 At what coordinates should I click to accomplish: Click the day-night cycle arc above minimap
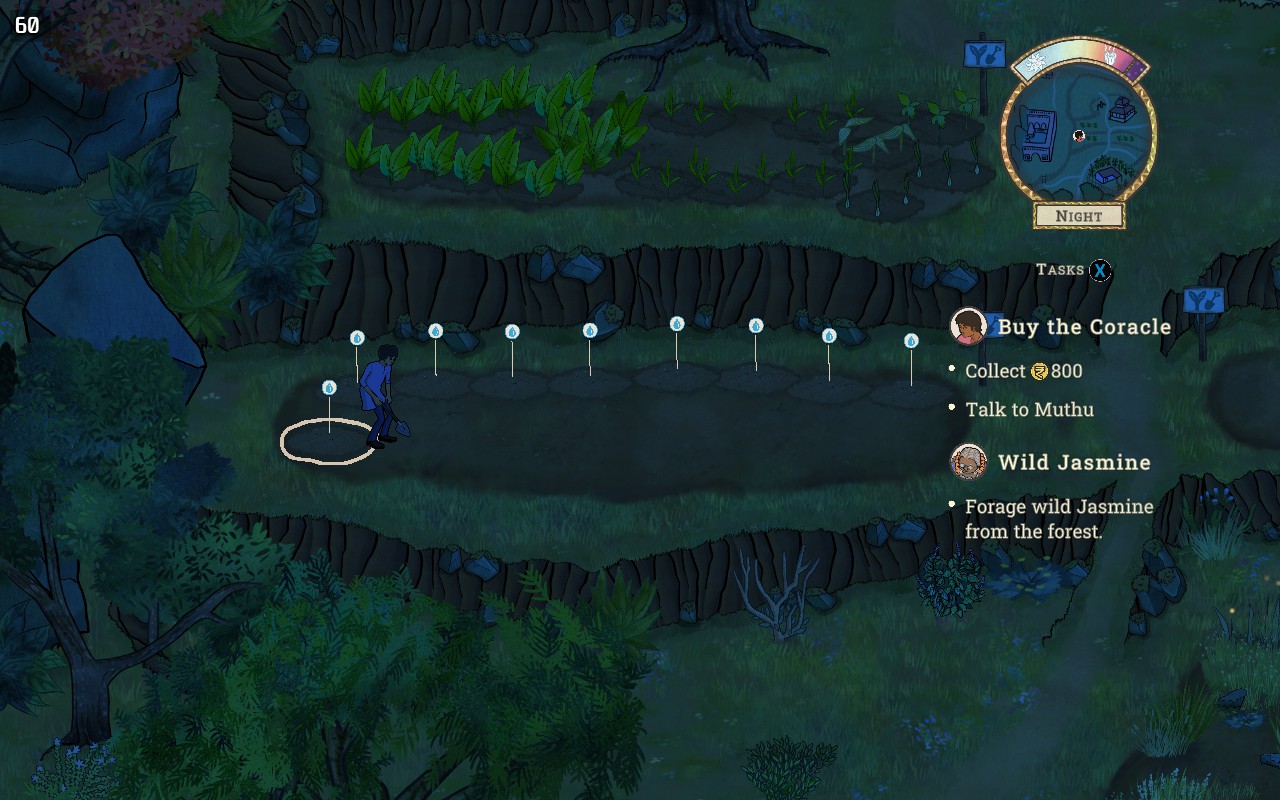point(1079,56)
